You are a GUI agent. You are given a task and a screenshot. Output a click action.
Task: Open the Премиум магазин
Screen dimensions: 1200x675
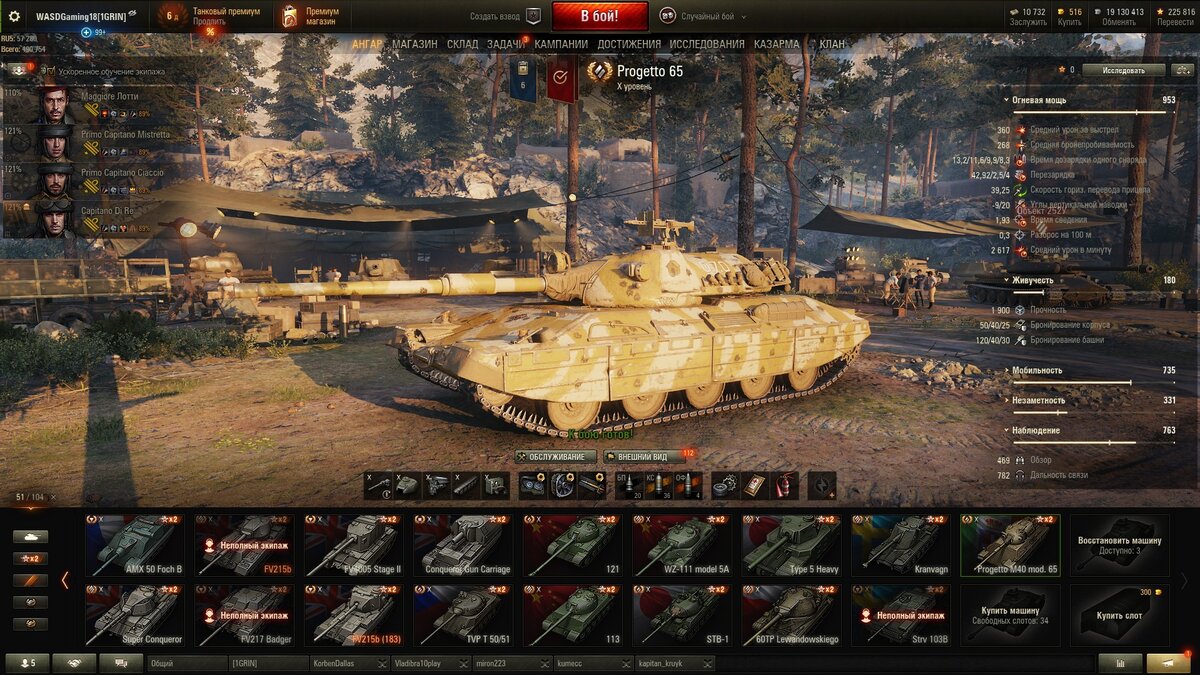coord(312,16)
